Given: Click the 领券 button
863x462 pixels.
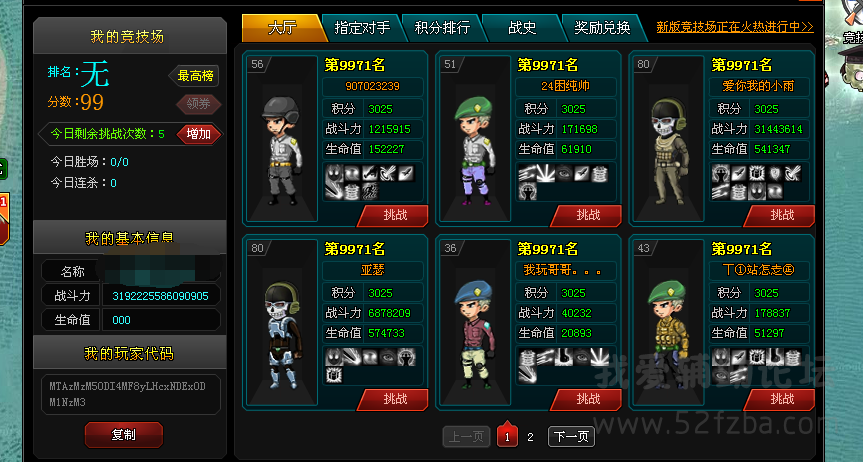Looking at the screenshot, I should coord(199,103).
